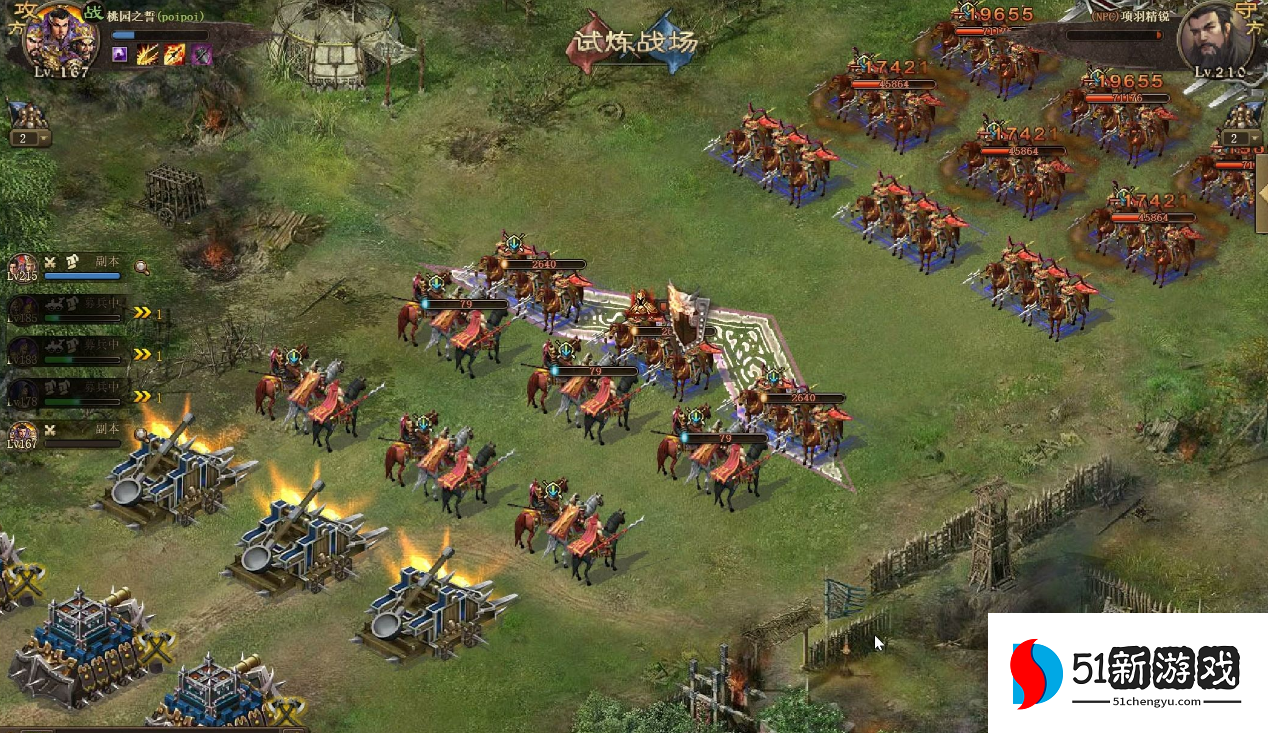
Task: Open the attacker troop count dropdown
Action: coord(30,139)
